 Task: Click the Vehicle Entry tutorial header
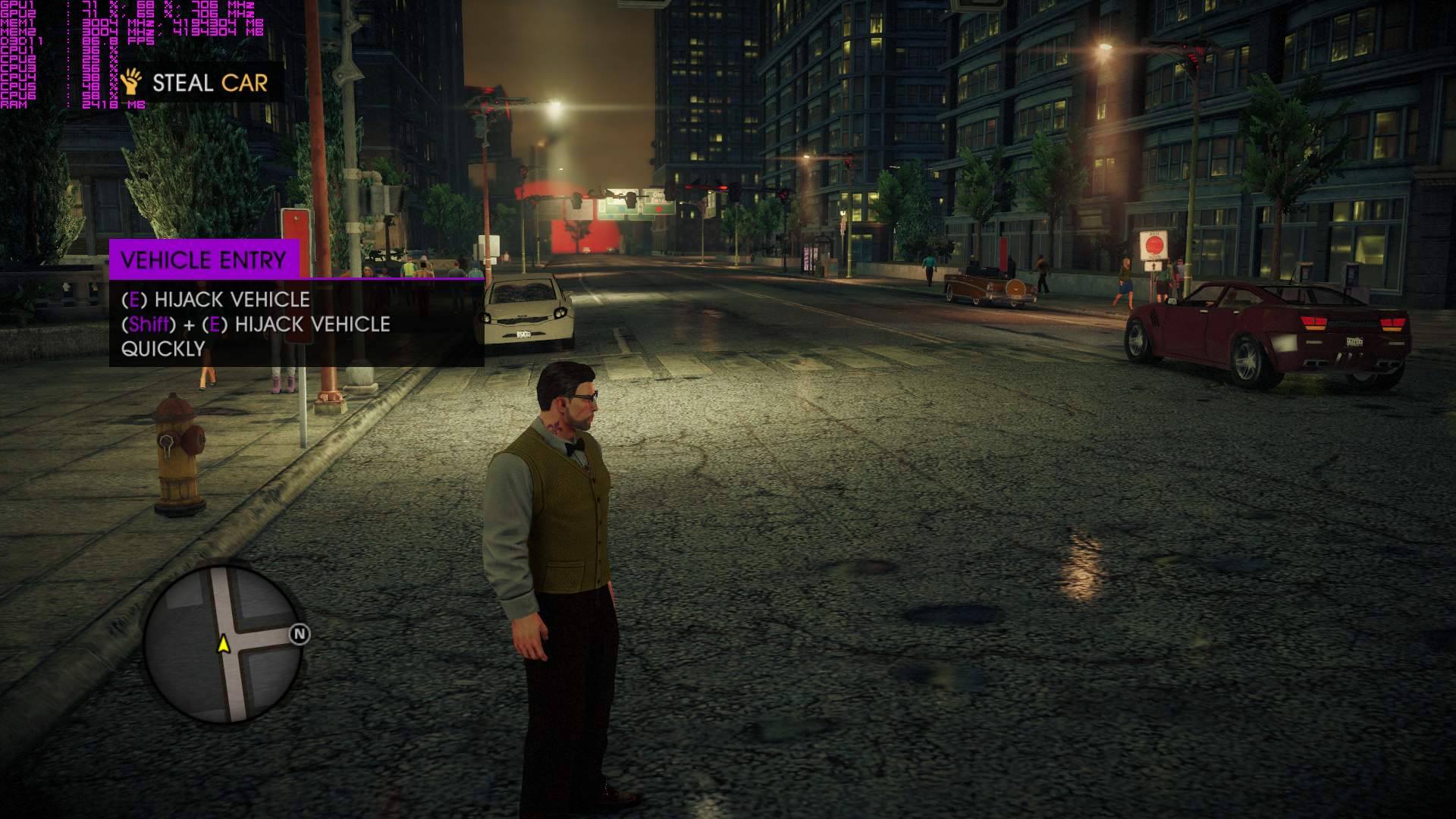[x=203, y=259]
